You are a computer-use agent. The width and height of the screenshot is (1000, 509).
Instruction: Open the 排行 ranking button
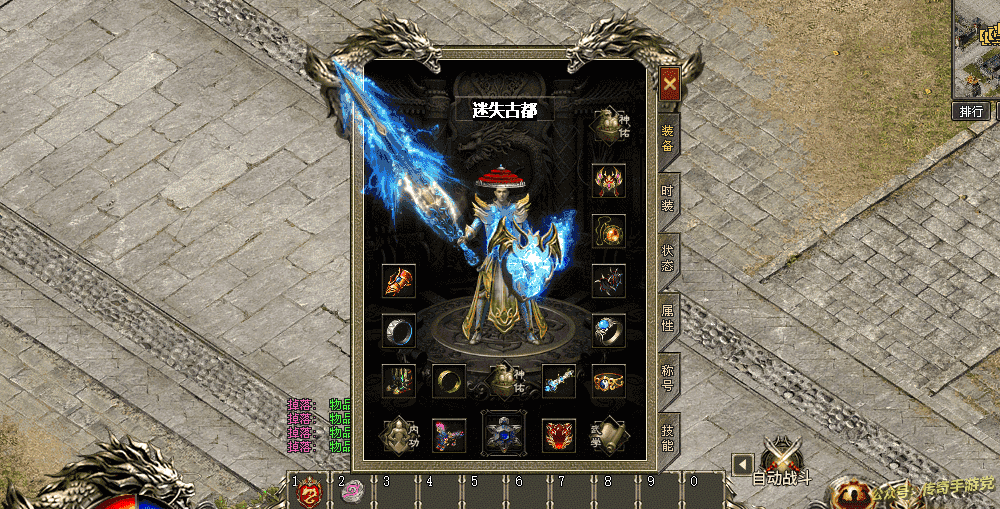(x=970, y=111)
